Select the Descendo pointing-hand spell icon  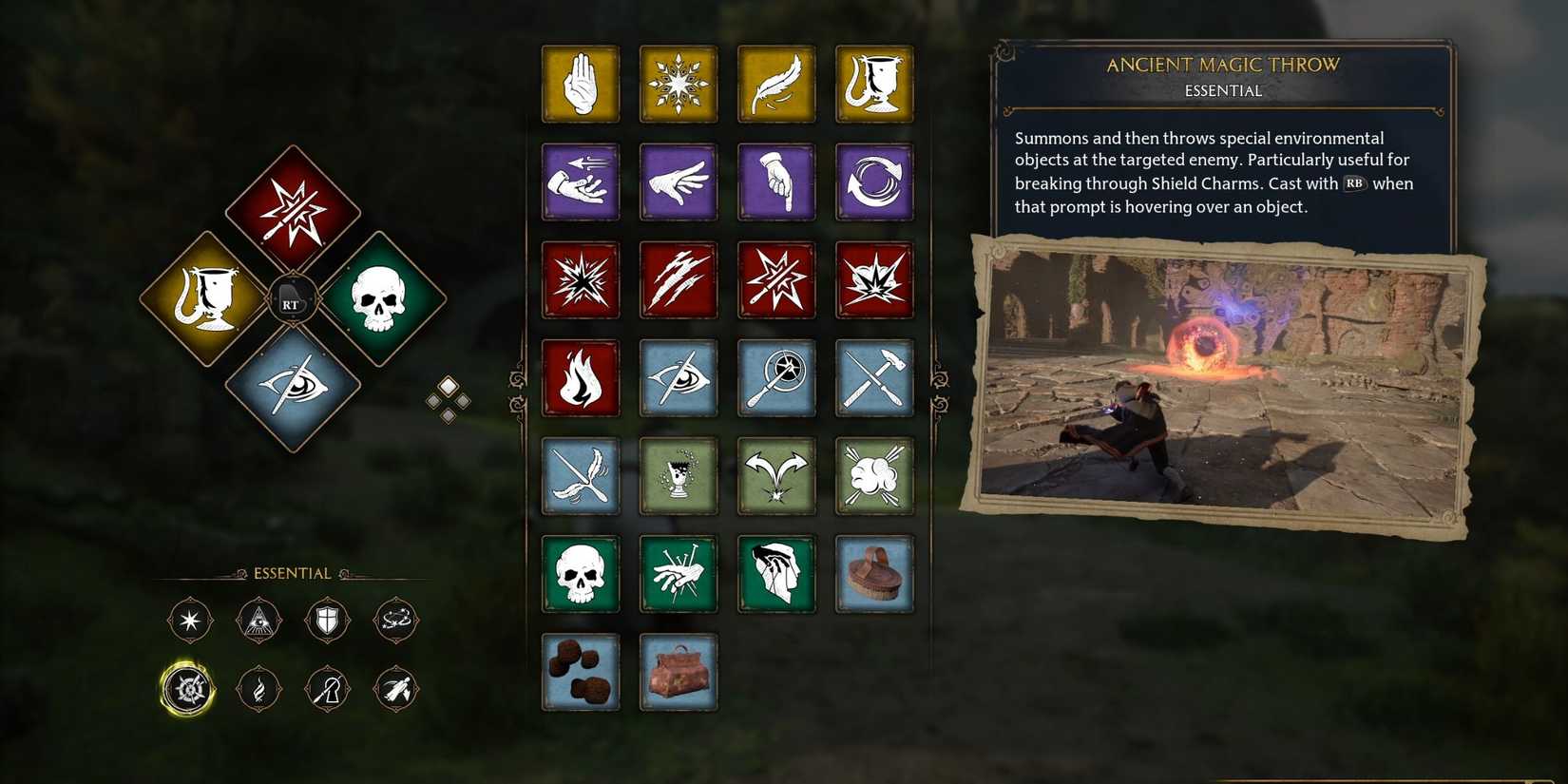(x=776, y=182)
